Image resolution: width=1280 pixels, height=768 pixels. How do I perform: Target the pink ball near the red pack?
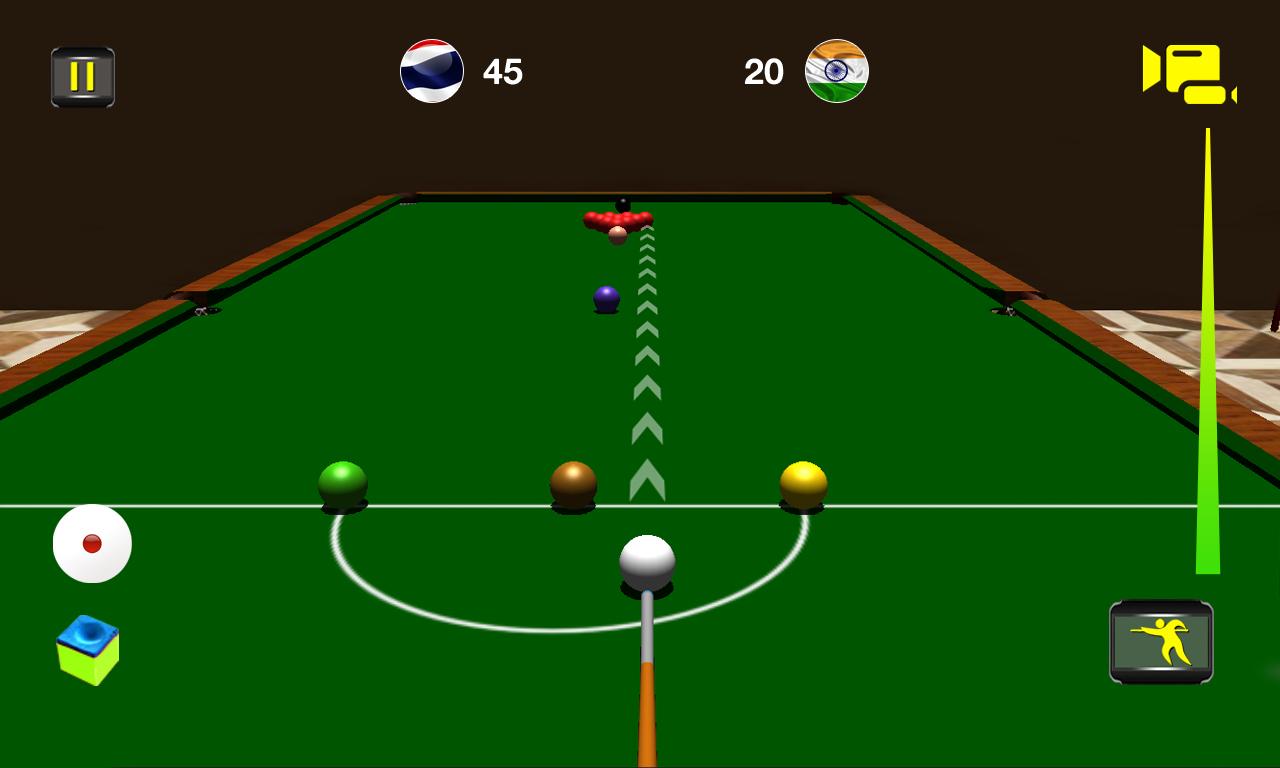617,234
